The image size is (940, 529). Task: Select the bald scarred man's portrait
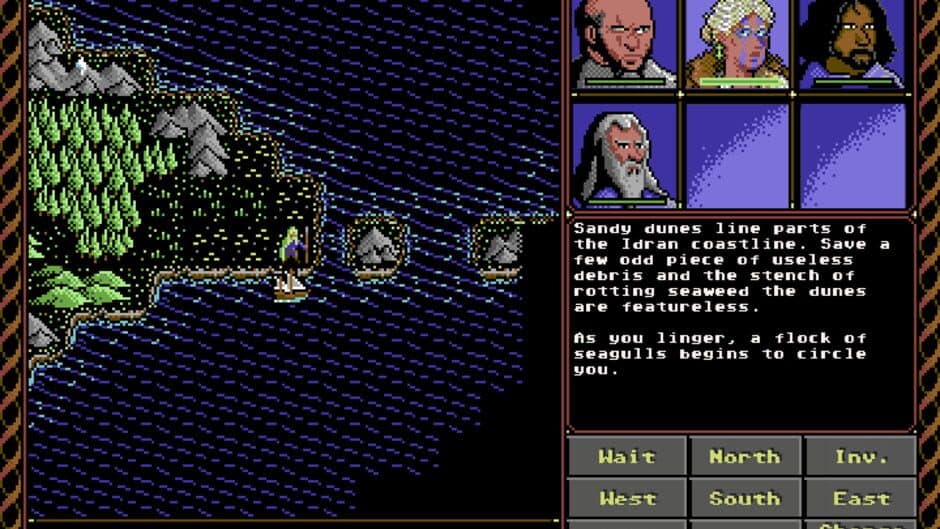tap(623, 44)
